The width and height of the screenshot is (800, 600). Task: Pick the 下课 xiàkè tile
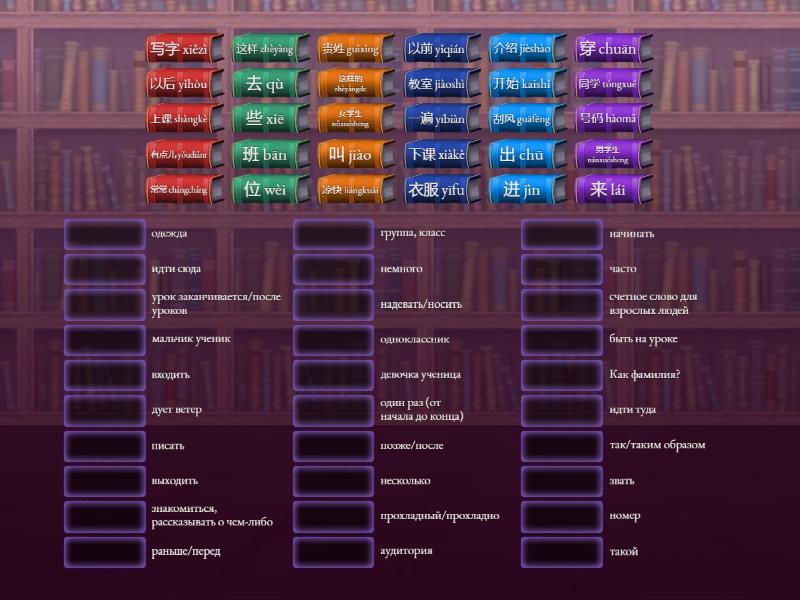[x=436, y=155]
